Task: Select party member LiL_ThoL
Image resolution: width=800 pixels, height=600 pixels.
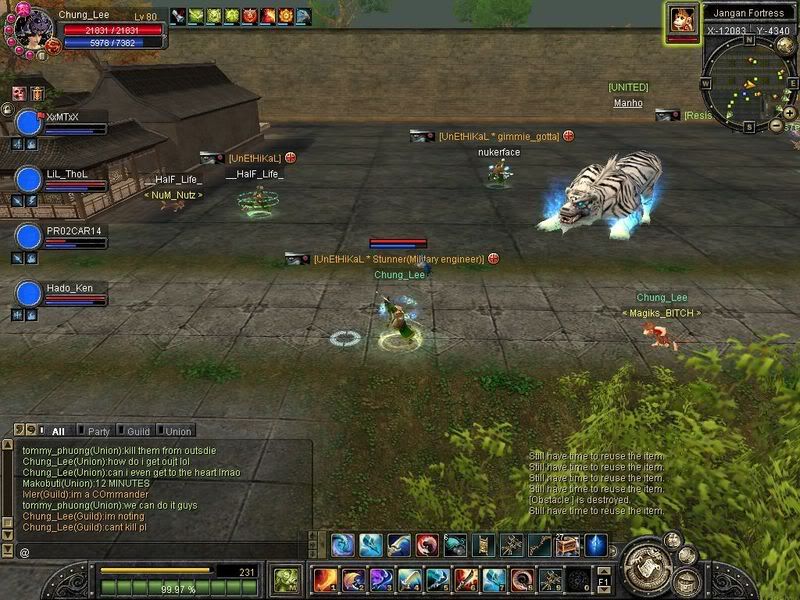Action: point(29,180)
